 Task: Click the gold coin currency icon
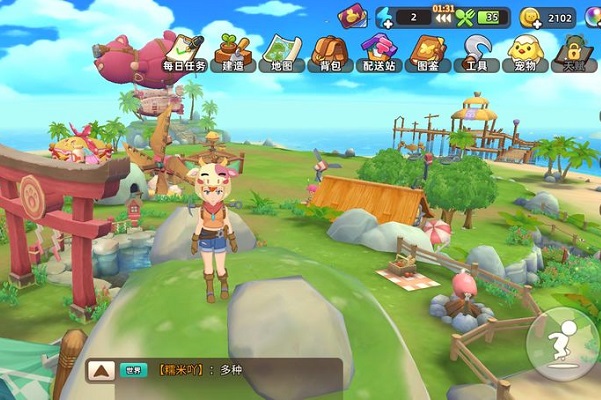530,17
